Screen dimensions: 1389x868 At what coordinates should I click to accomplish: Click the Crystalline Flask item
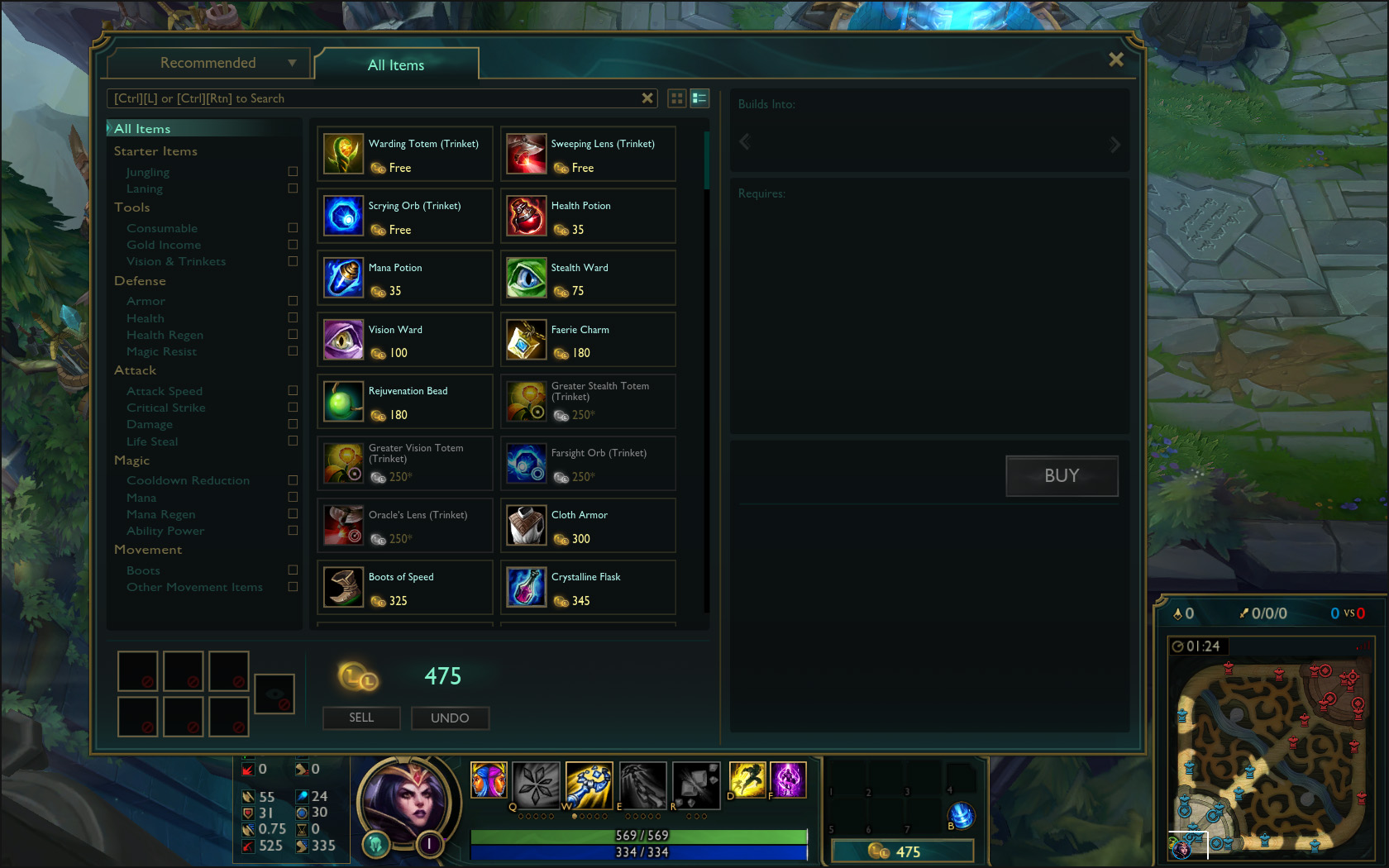coord(587,588)
